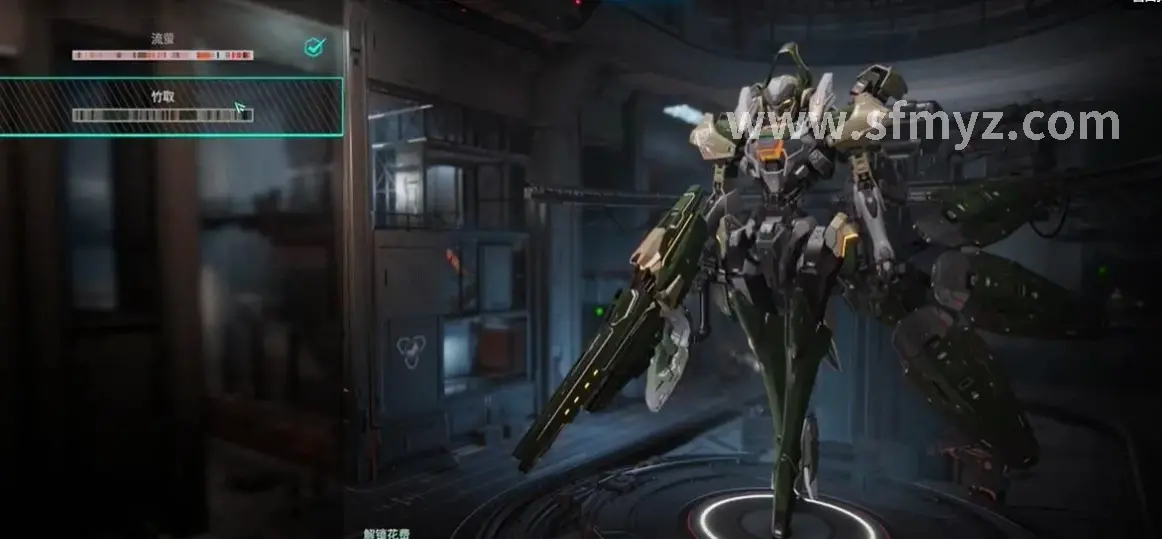Choose the highlighted 竹取 paint scheme
1162x539 pixels.
[163, 106]
